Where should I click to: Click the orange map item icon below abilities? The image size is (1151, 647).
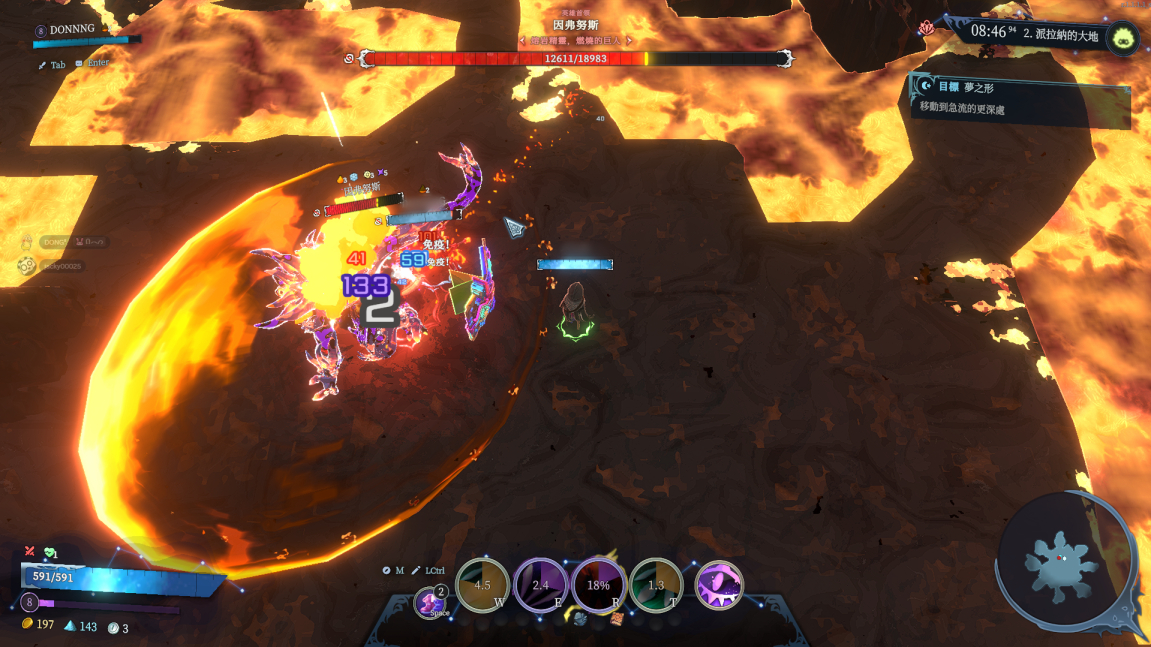click(617, 619)
